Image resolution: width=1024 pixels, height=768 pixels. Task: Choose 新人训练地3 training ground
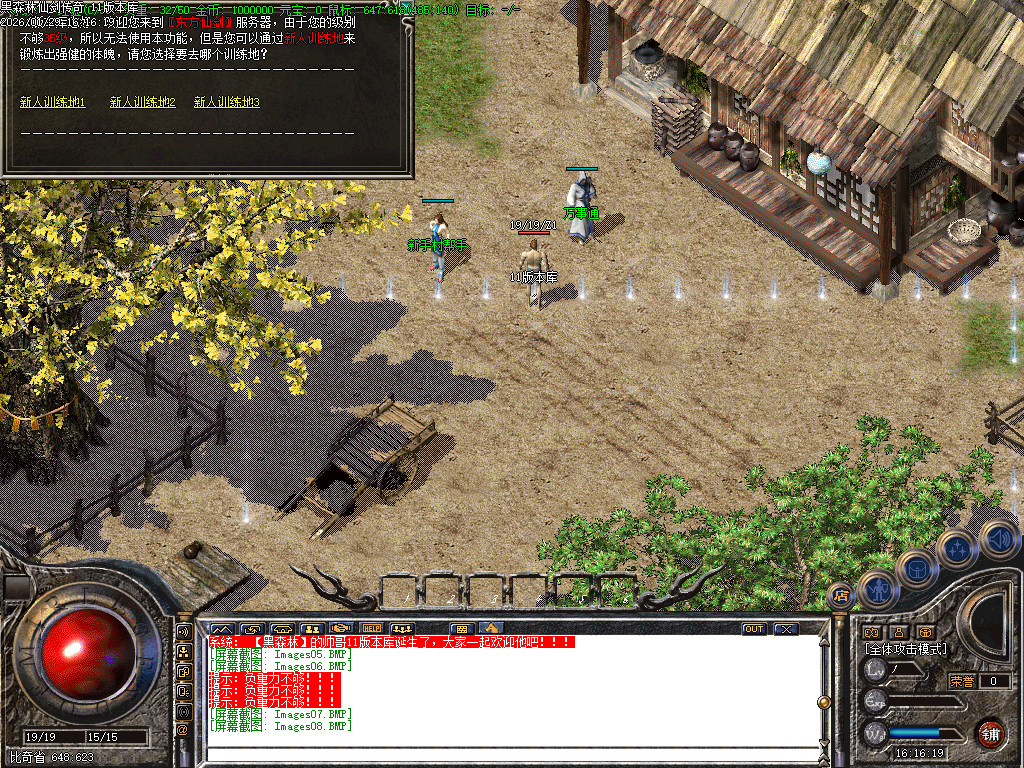[227, 102]
